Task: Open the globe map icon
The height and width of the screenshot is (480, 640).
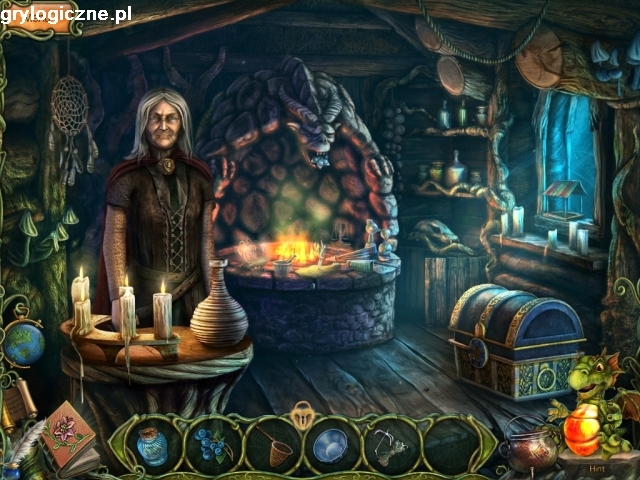Action: [23, 344]
